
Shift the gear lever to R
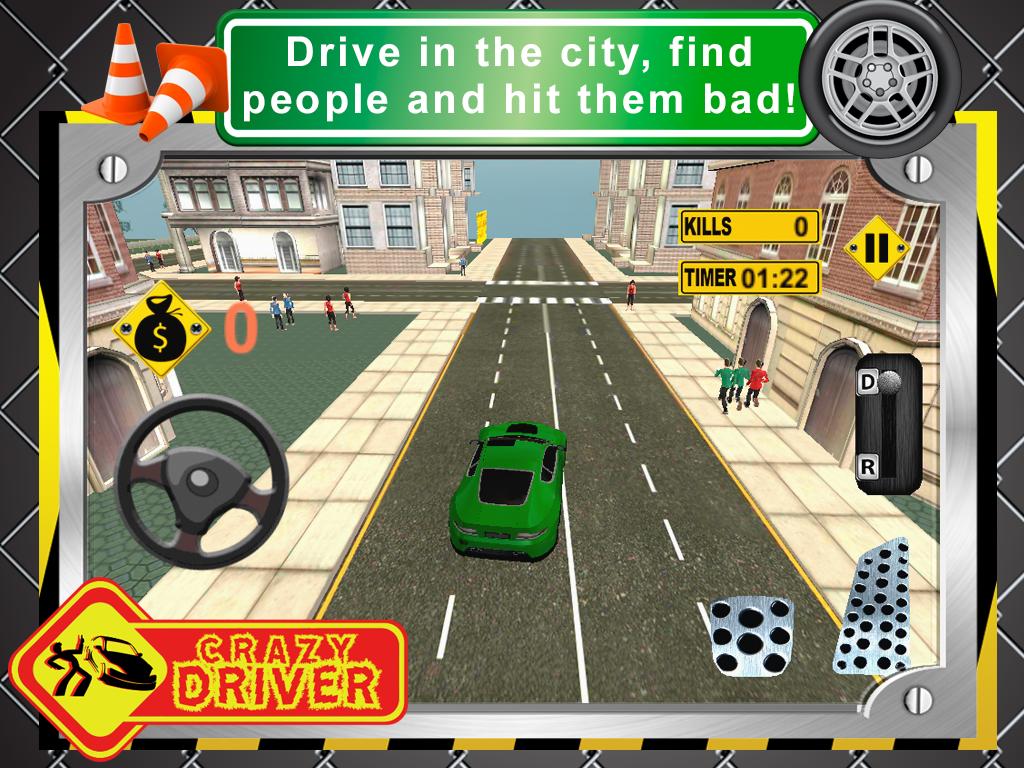pos(867,464)
